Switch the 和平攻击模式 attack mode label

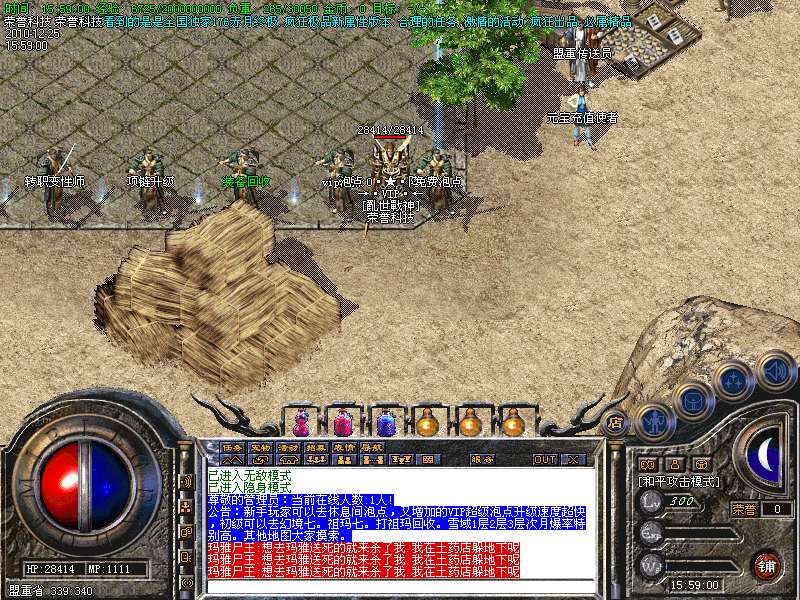(x=679, y=481)
